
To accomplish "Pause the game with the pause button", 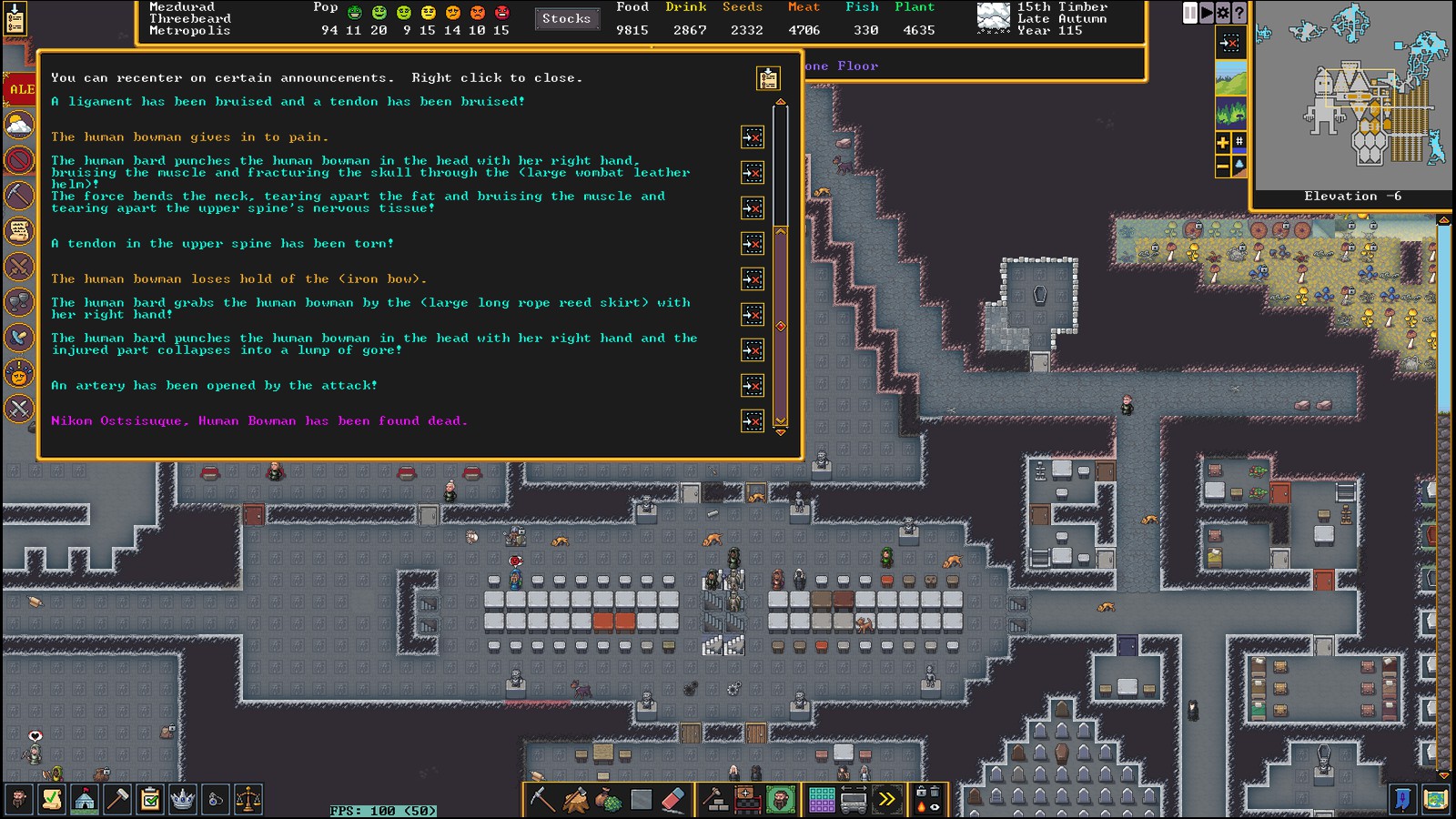I will click(1189, 13).
